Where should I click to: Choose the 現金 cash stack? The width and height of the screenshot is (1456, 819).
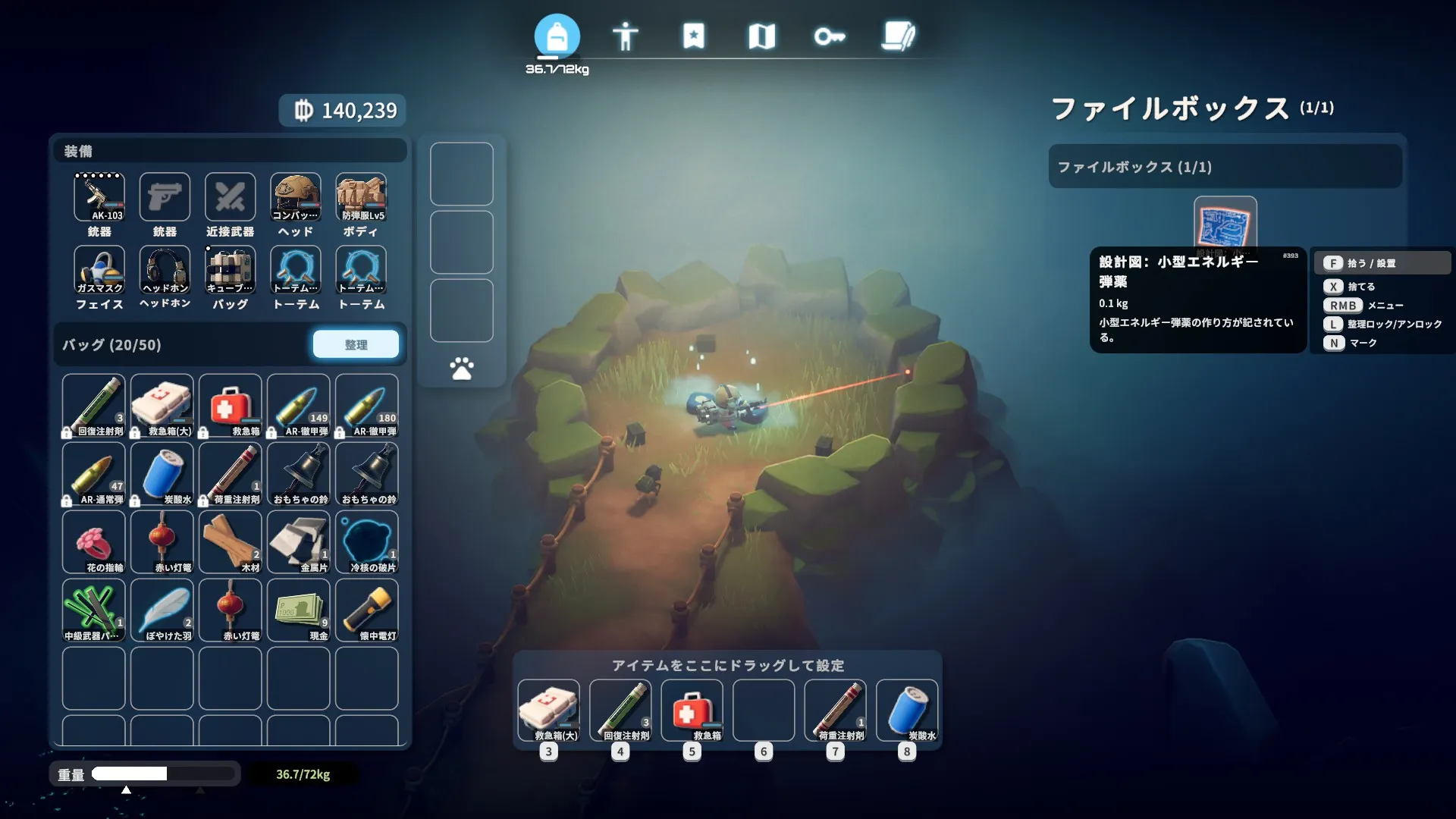click(x=299, y=610)
